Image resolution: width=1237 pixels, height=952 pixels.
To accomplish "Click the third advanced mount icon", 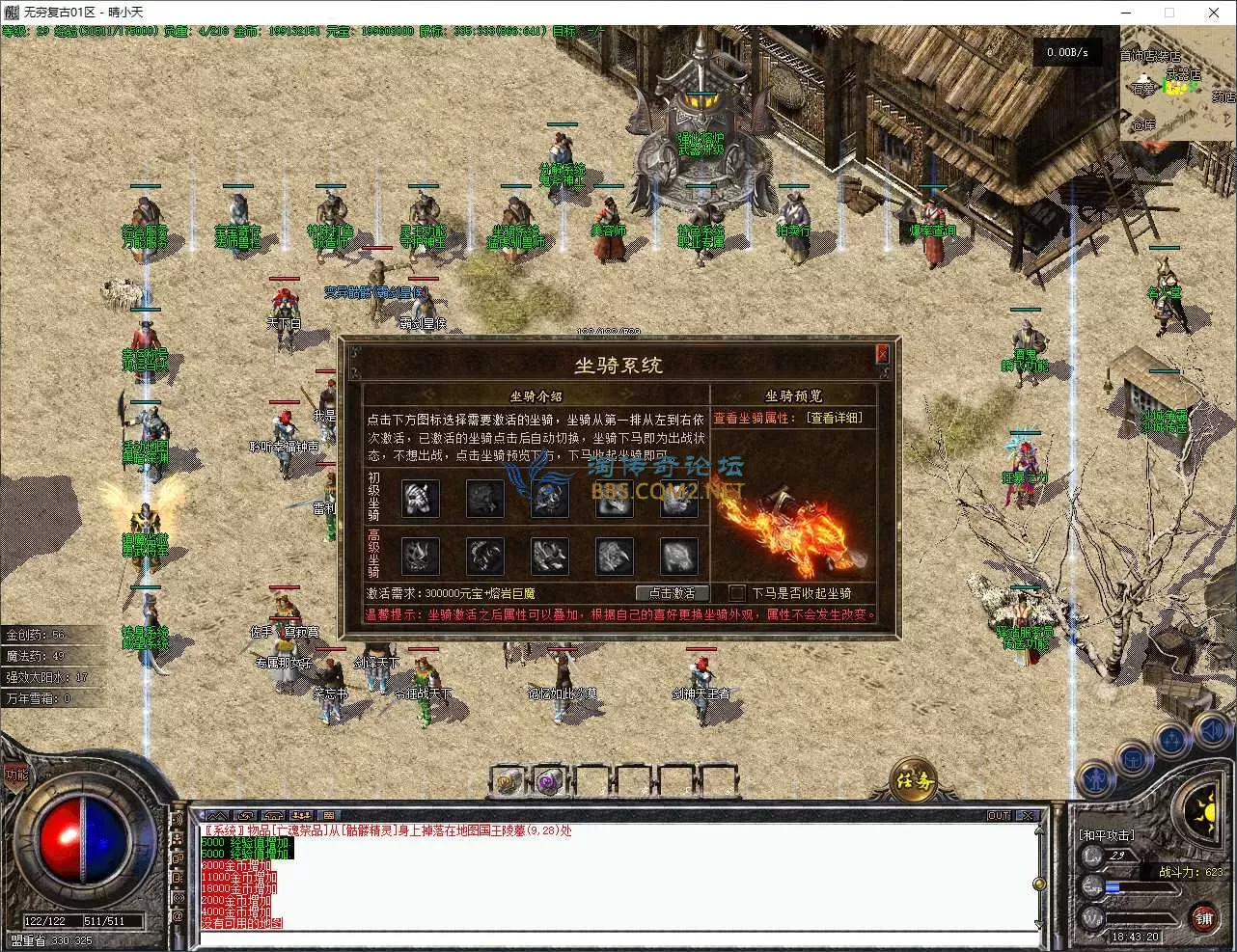I will [548, 557].
